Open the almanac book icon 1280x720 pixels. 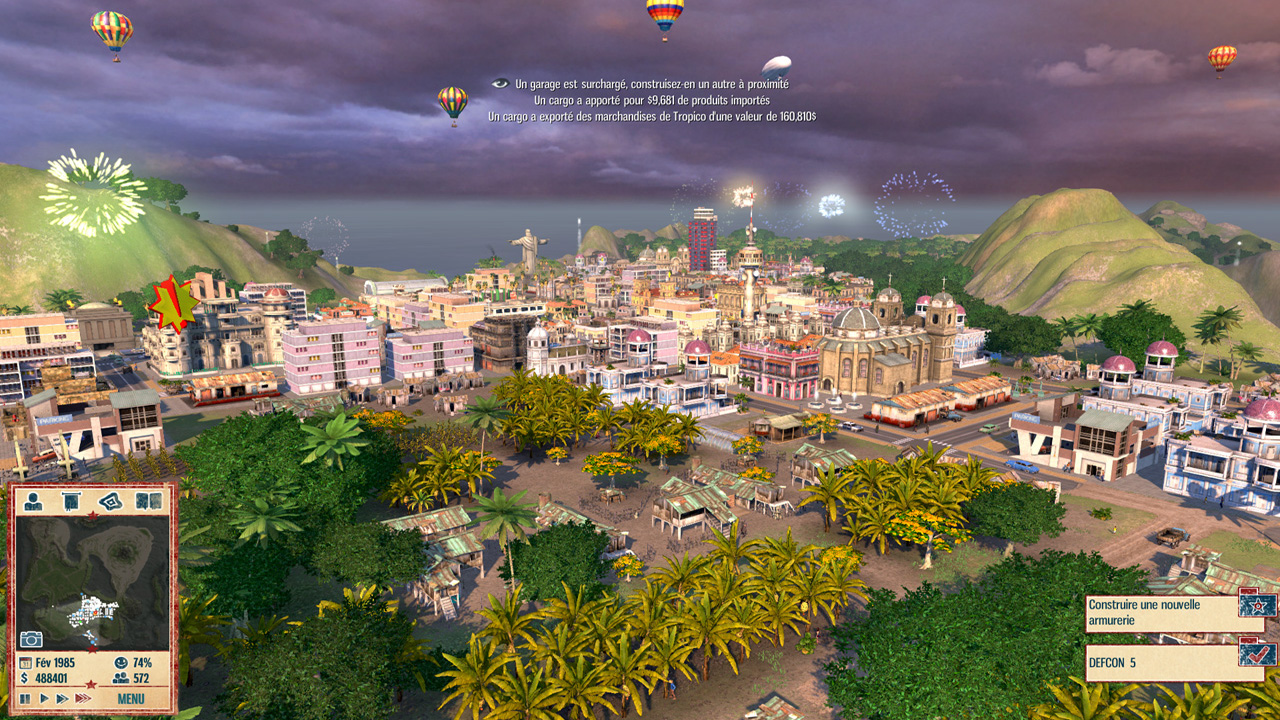[x=149, y=501]
